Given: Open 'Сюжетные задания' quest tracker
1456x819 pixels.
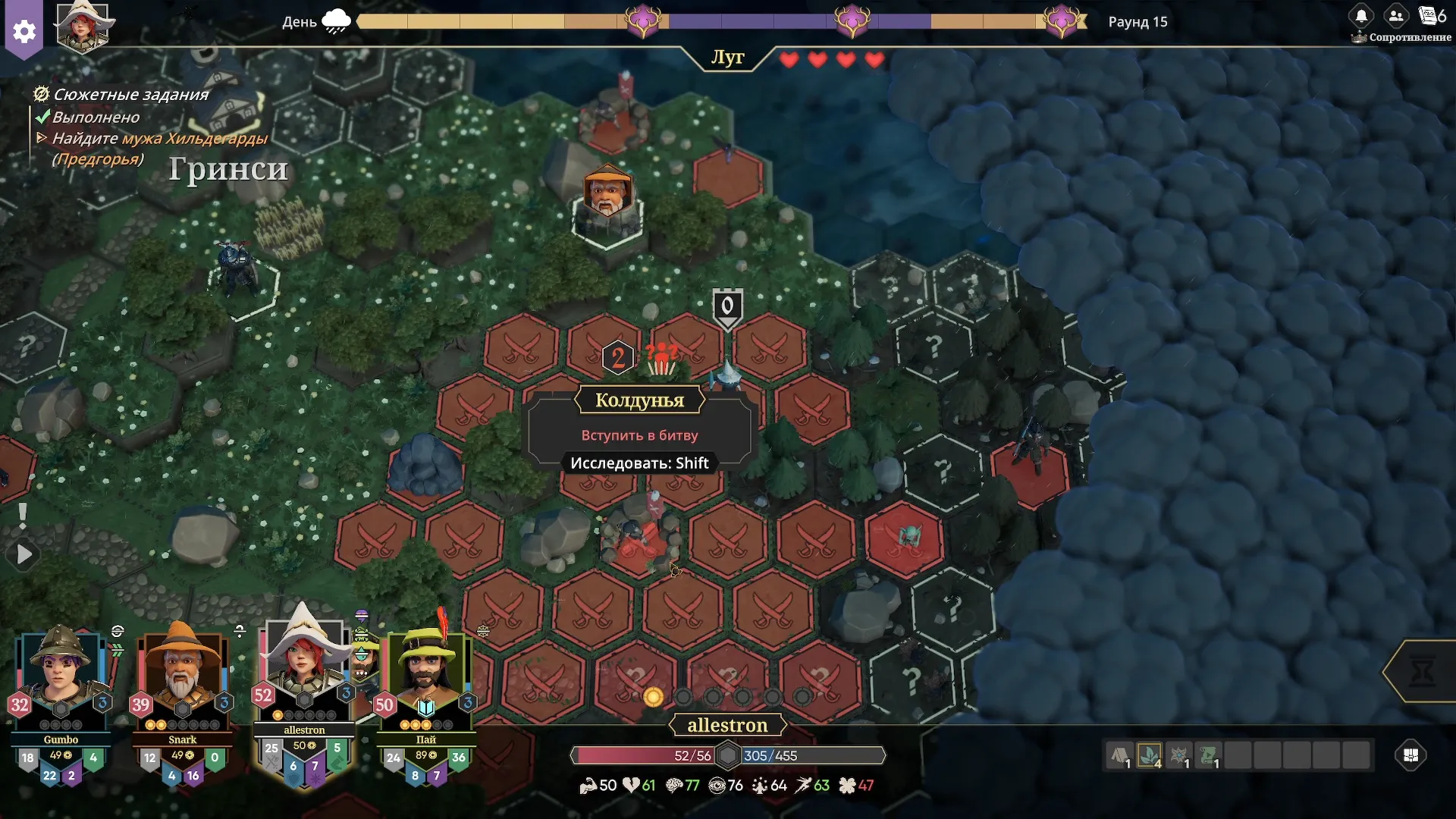Looking at the screenshot, I should [130, 95].
